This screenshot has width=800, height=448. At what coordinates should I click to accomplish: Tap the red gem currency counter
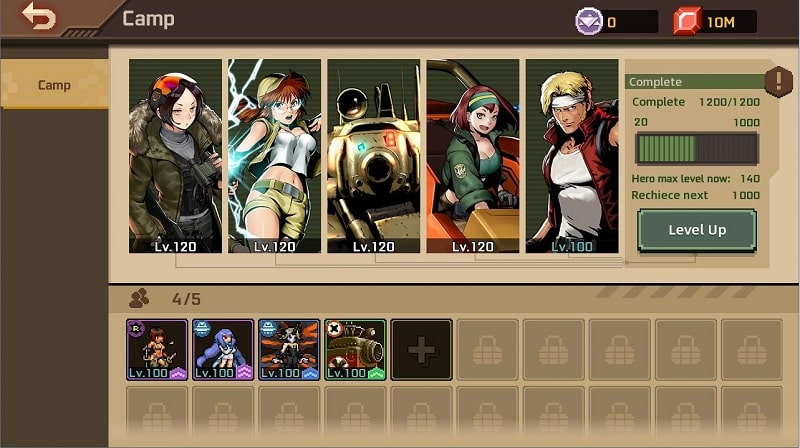[x=714, y=21]
